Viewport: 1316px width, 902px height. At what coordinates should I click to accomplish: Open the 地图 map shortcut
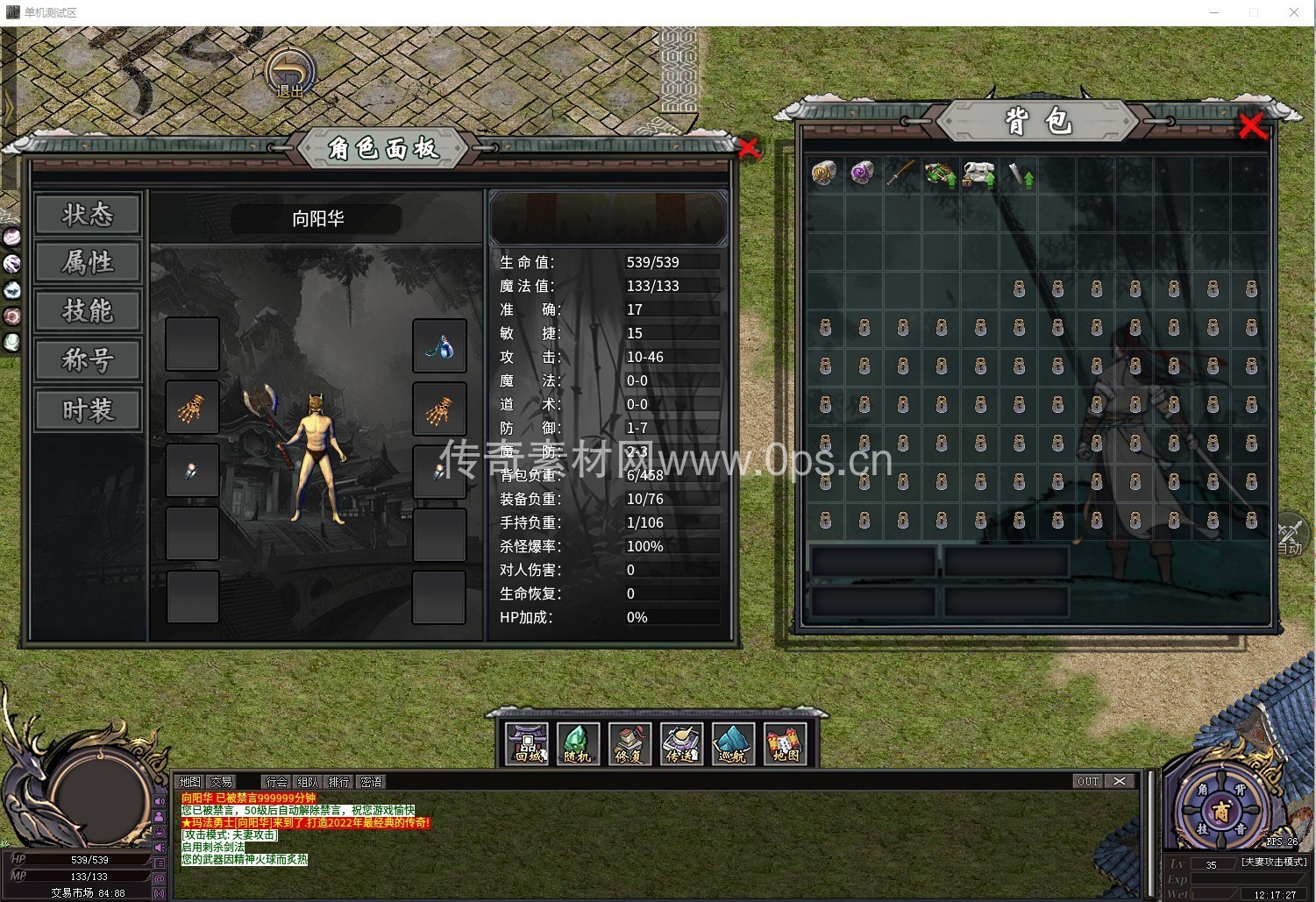(785, 744)
